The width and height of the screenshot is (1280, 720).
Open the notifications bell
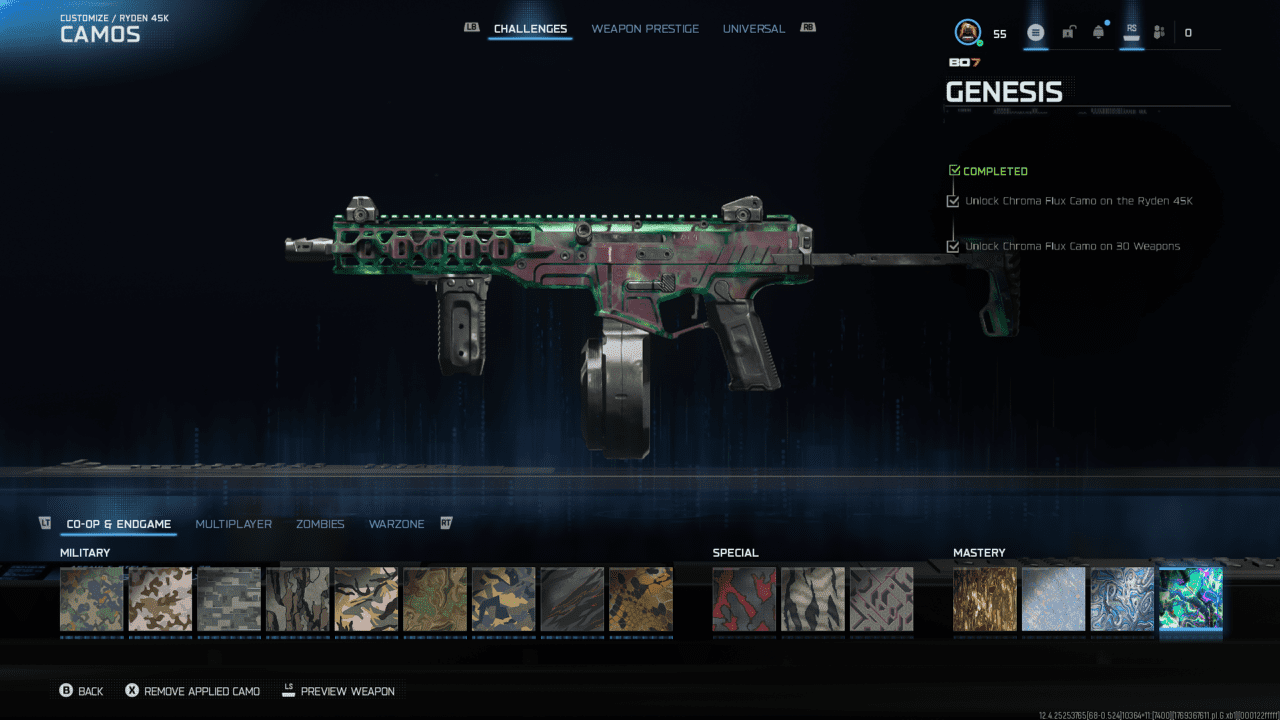point(1098,33)
